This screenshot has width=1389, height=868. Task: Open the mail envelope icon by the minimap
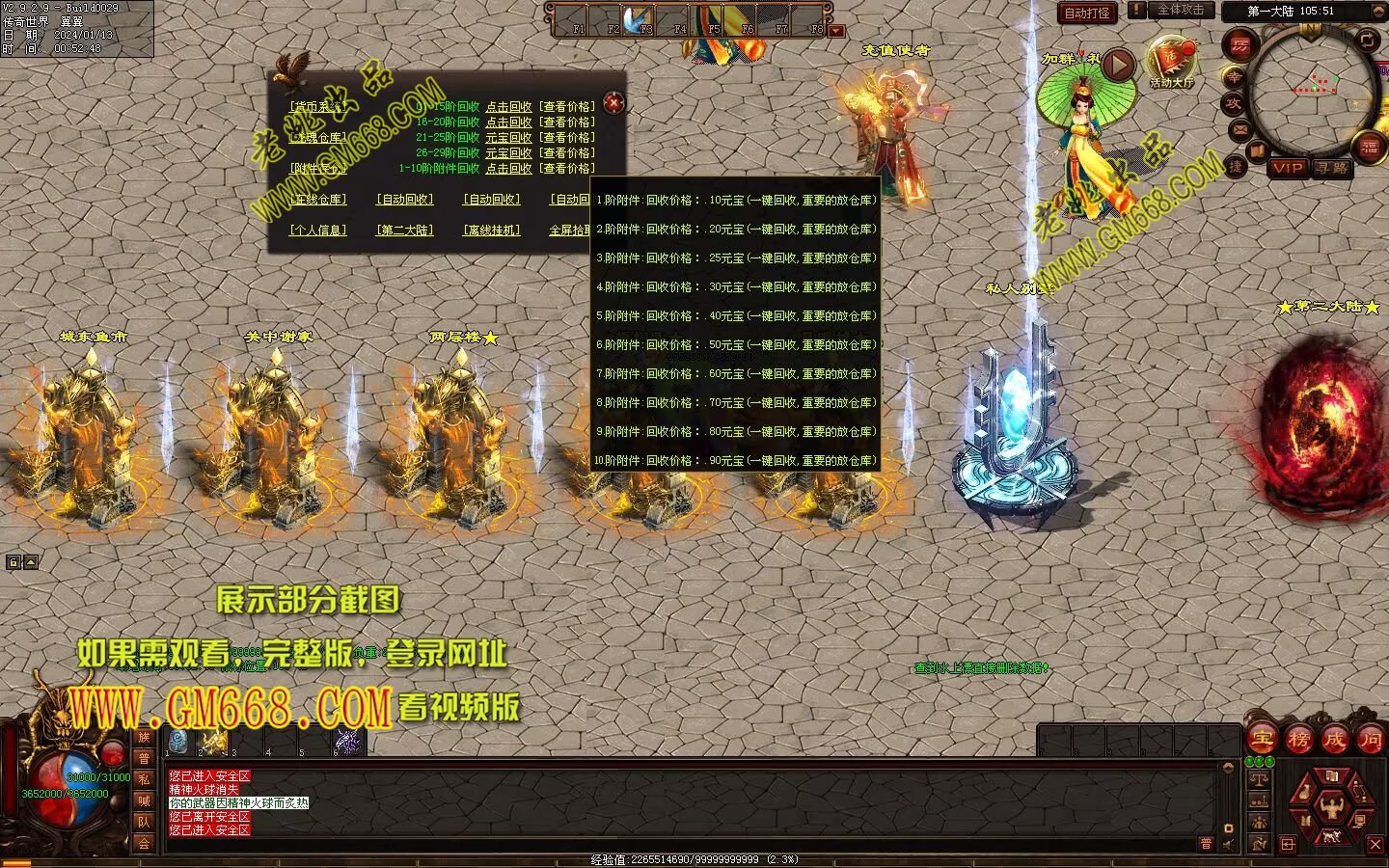pyautogui.click(x=1240, y=129)
